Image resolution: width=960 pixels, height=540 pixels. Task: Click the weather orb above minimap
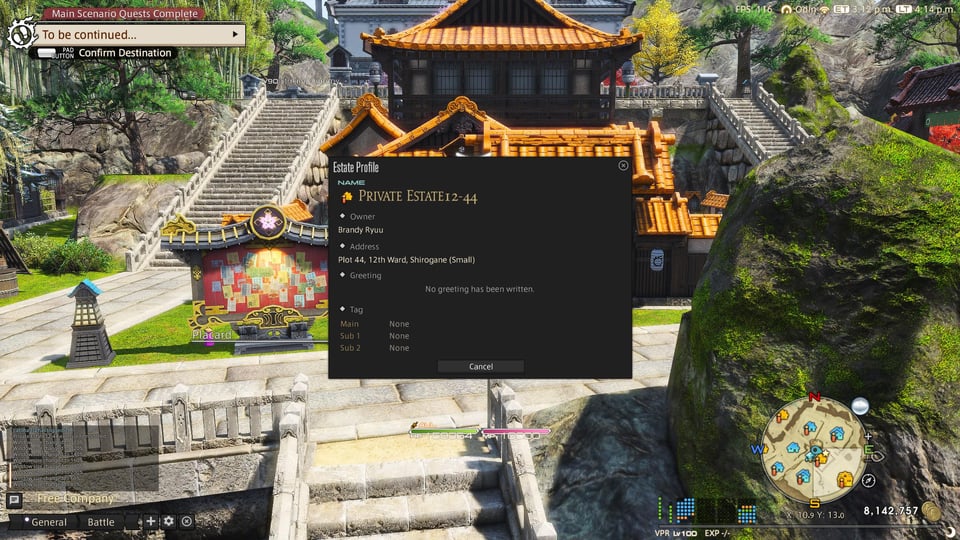click(859, 405)
